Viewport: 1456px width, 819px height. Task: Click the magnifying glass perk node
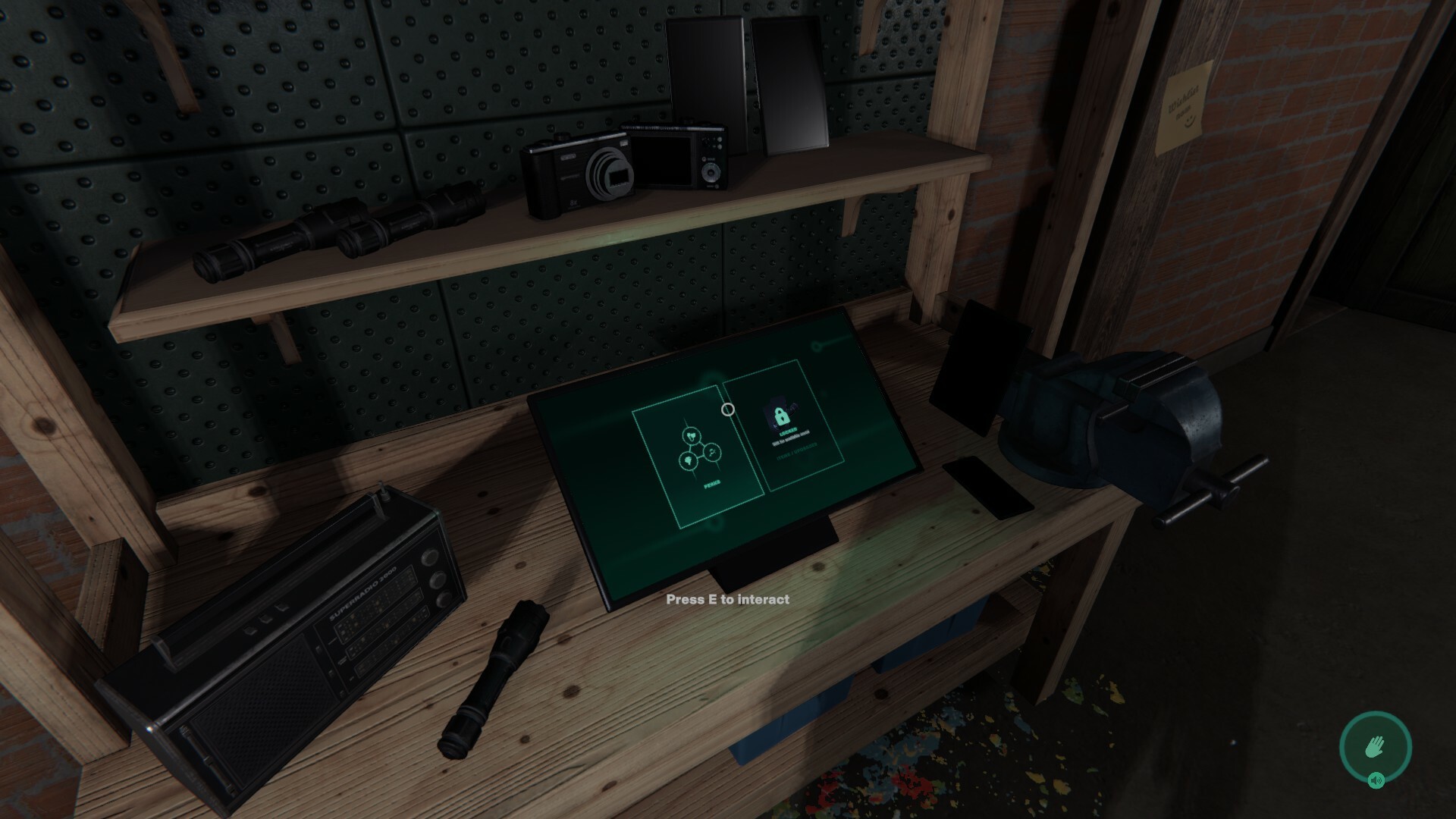tap(712, 452)
